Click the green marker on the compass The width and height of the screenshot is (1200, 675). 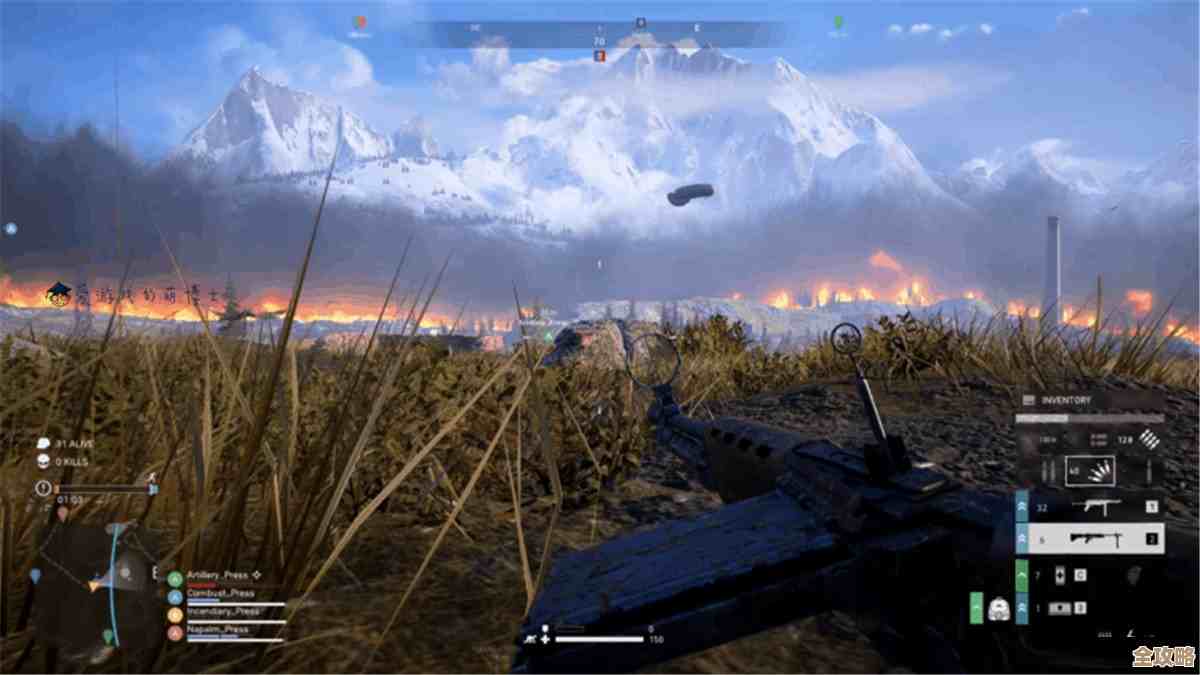point(838,22)
